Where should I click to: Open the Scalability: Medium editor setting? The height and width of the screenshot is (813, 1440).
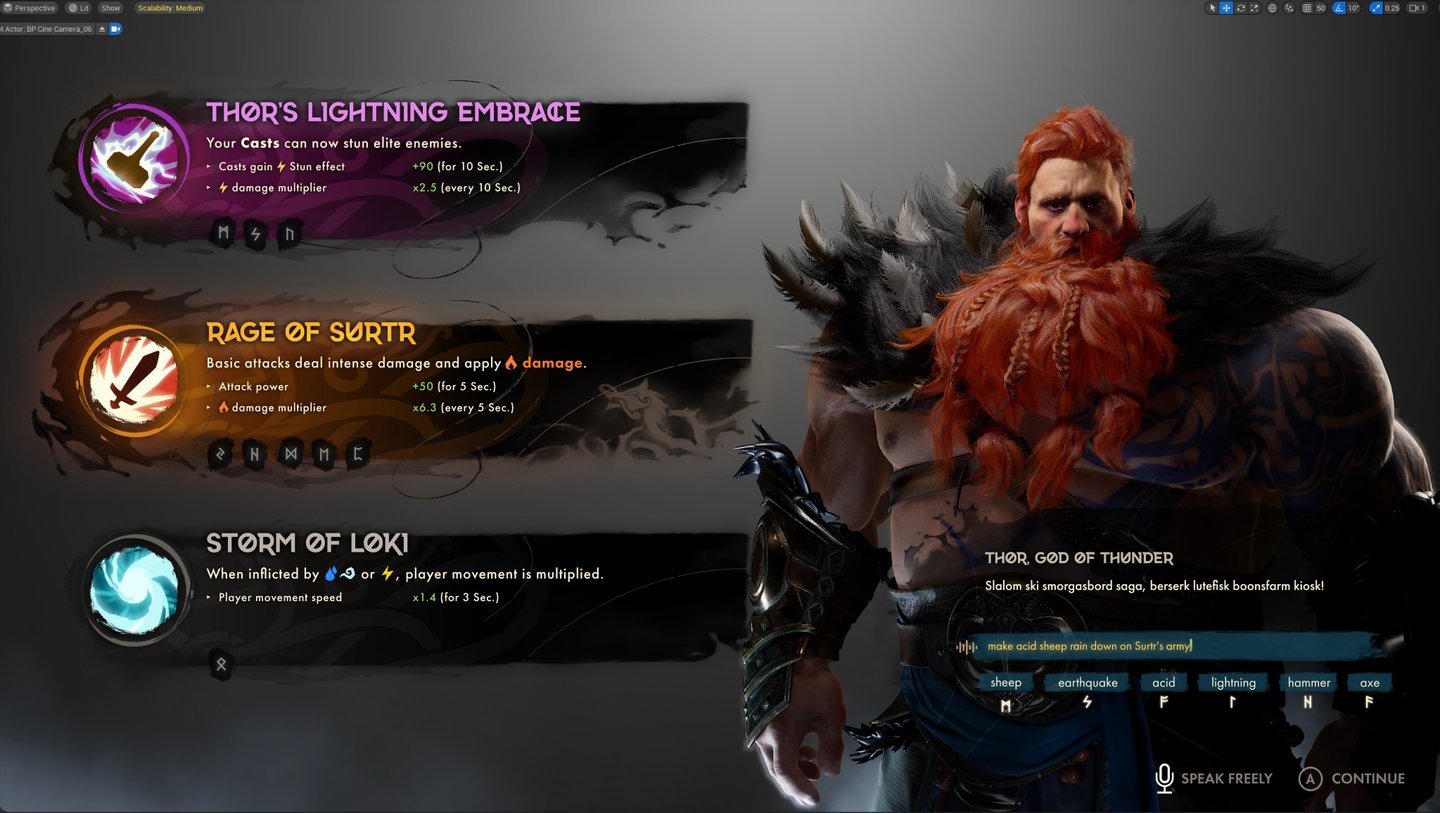[x=169, y=8]
